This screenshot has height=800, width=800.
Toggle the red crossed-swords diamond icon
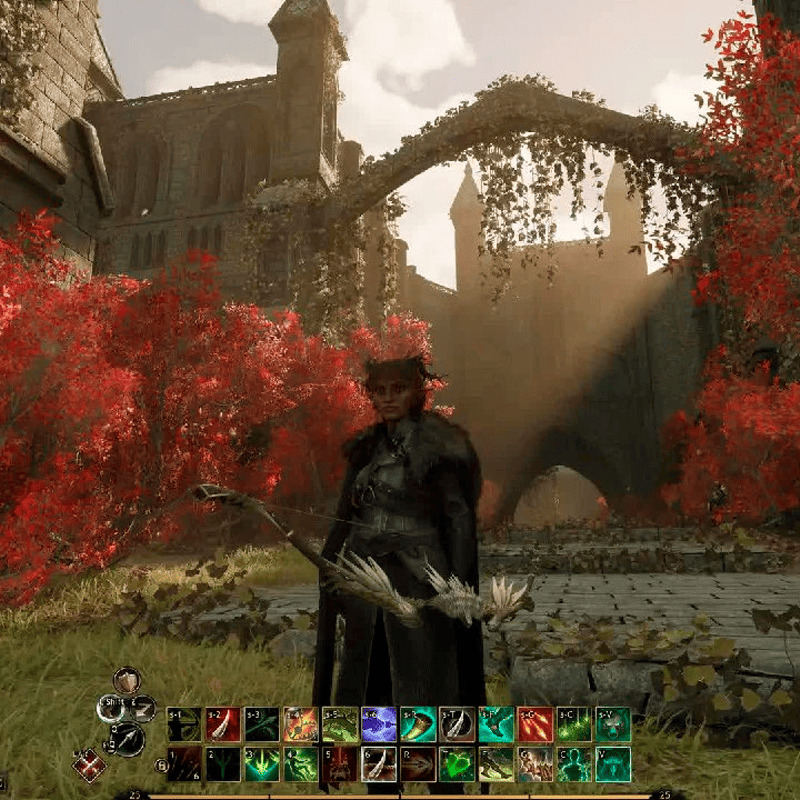[89, 766]
